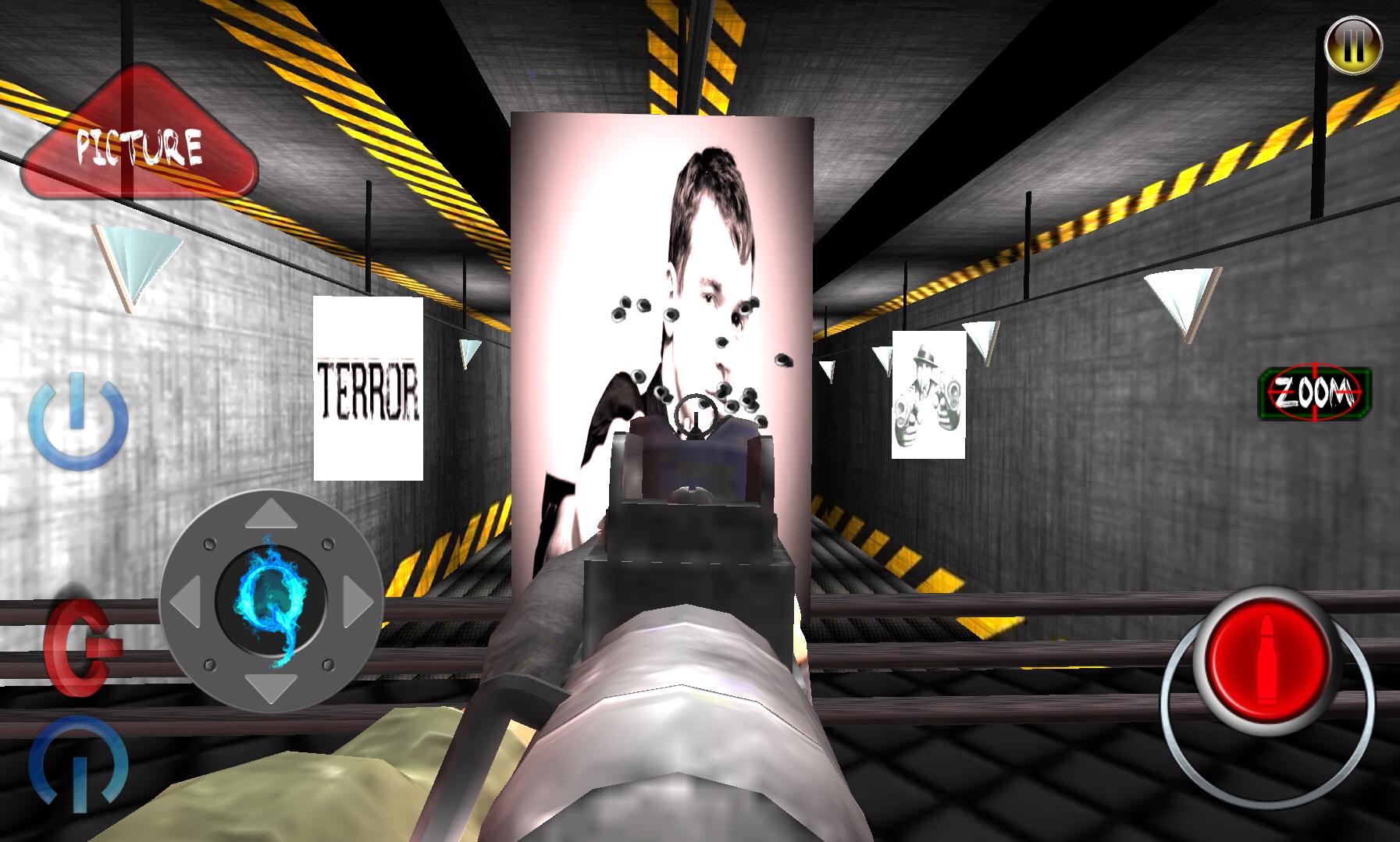The height and width of the screenshot is (842, 1400).
Task: Toggle the upper blue power control
Action: pyautogui.click(x=78, y=421)
